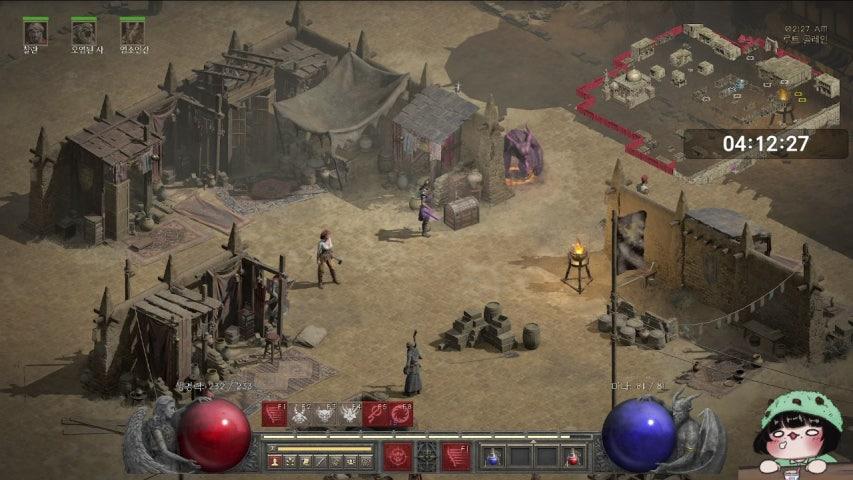The height and width of the screenshot is (480, 853).
Task: Open the character sheet from the mini-panel
Action: coord(275,462)
